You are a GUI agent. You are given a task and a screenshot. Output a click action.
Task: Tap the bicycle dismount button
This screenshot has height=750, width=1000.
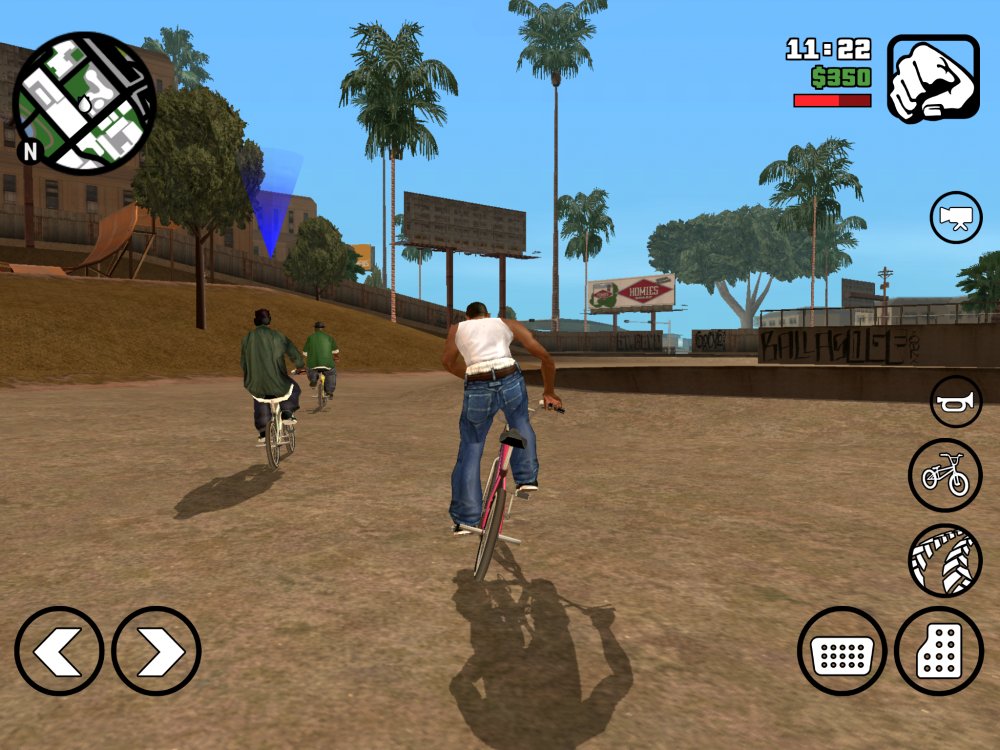(946, 475)
